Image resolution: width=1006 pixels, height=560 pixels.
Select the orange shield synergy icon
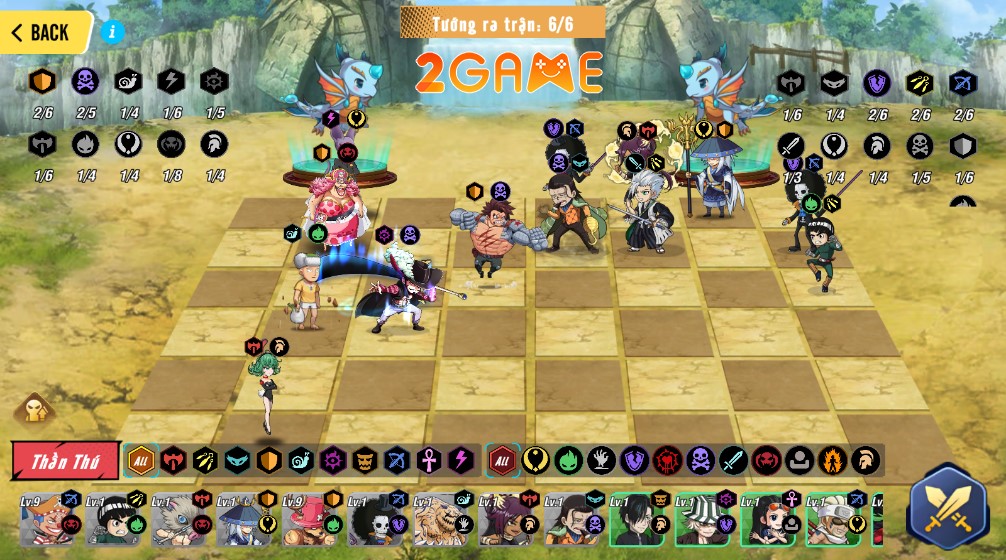(x=42, y=82)
